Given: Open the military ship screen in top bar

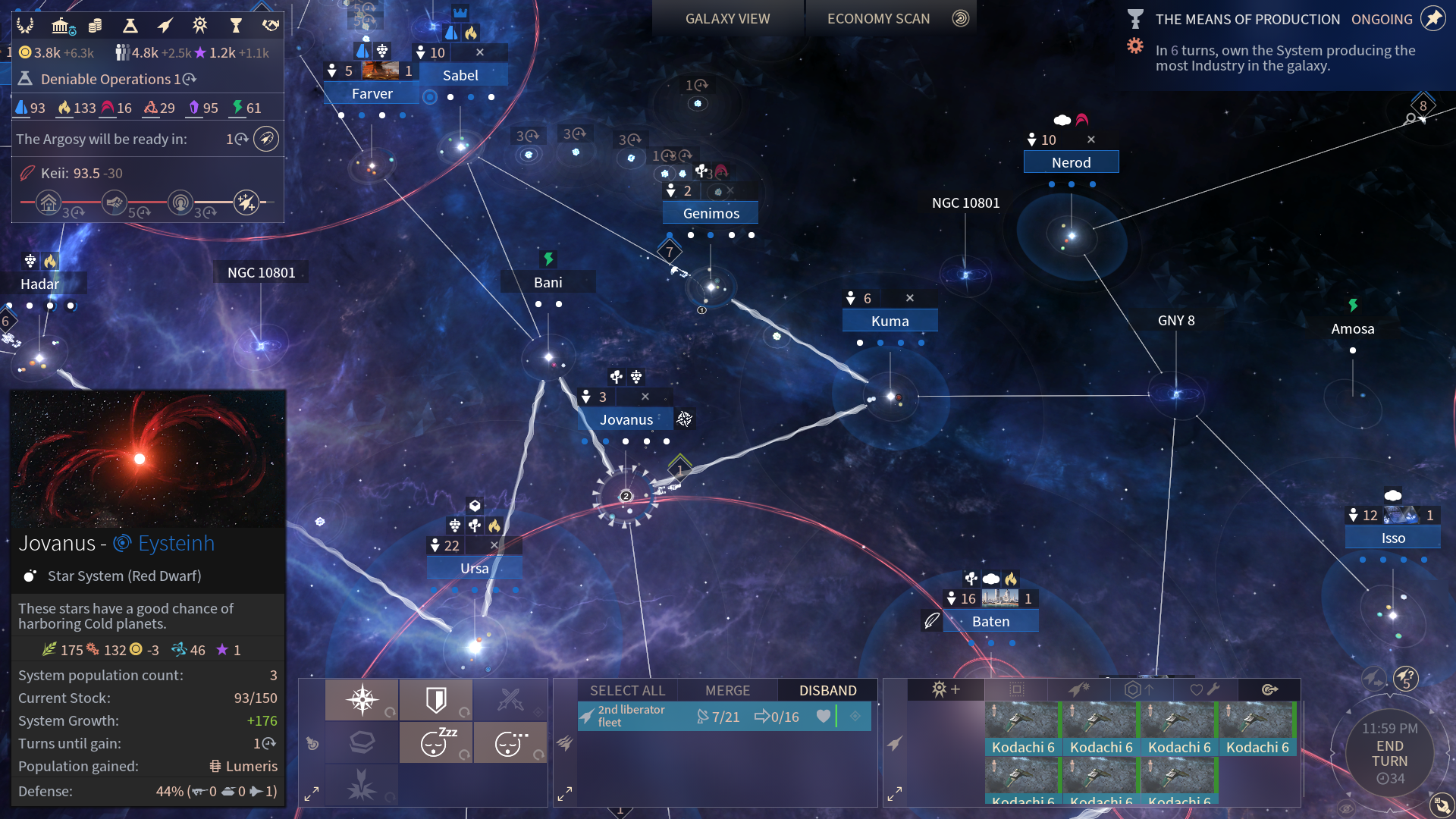Looking at the screenshot, I should point(165,26).
